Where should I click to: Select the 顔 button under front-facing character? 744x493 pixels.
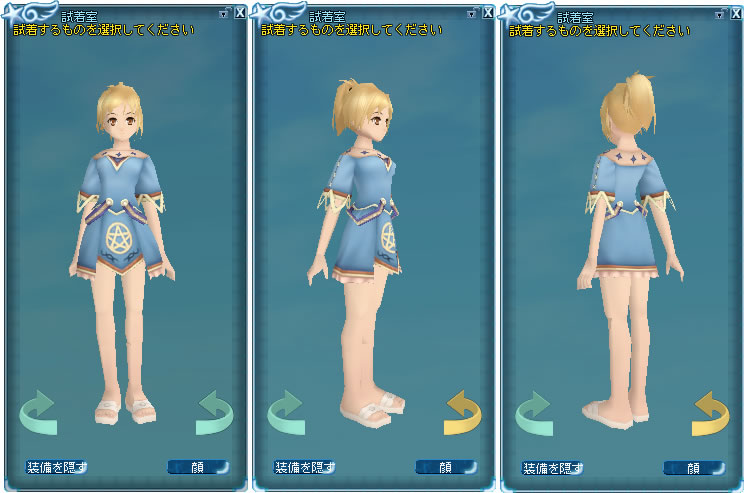click(x=197, y=467)
